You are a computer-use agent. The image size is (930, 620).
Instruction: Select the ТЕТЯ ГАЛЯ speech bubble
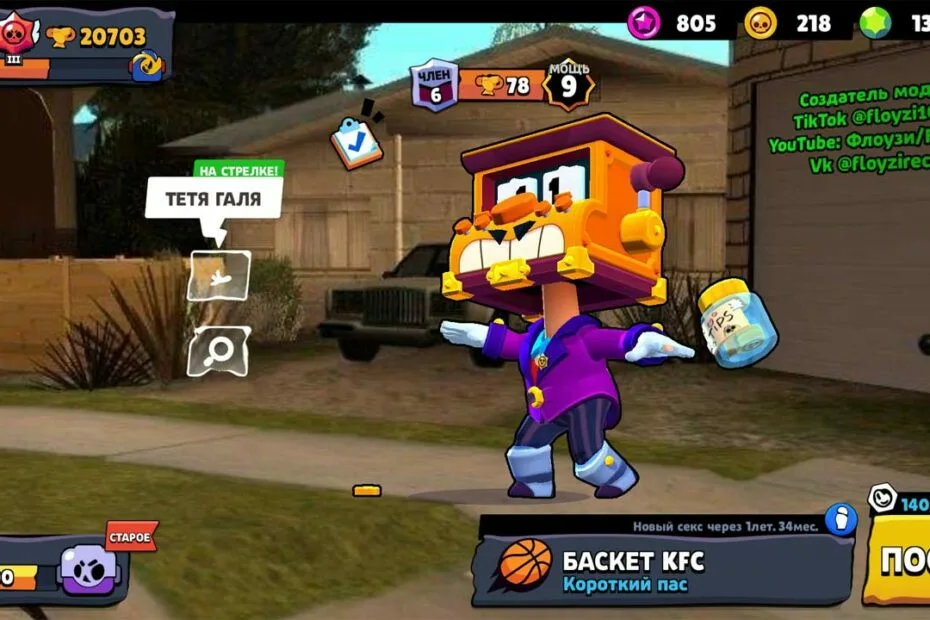pyautogui.click(x=213, y=199)
